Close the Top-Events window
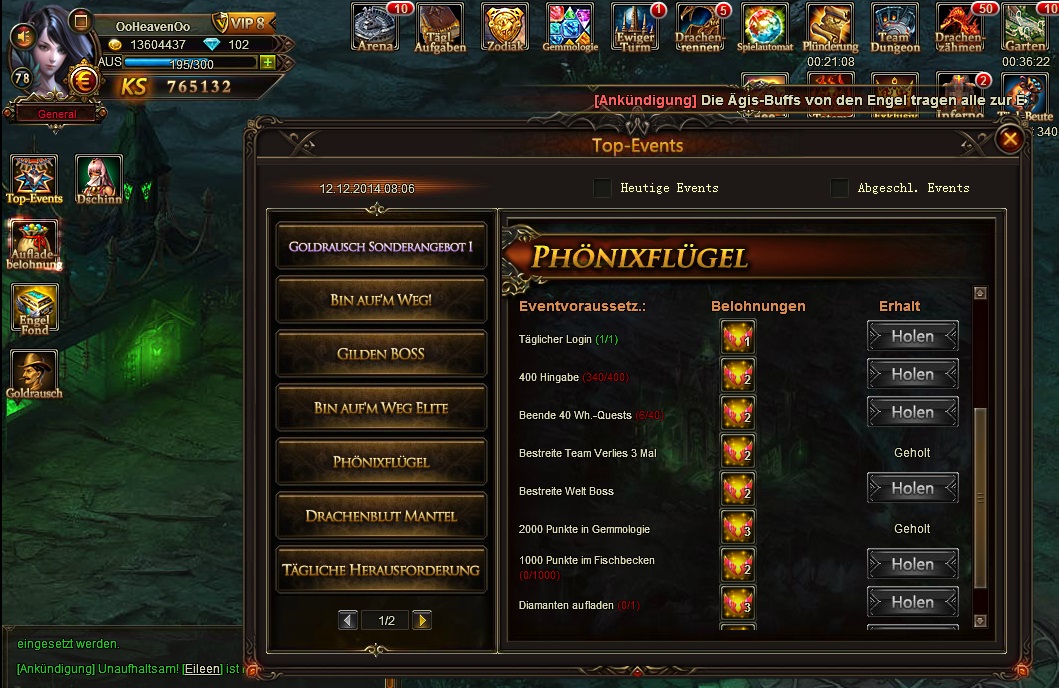This screenshot has width=1059, height=688. tap(1010, 139)
